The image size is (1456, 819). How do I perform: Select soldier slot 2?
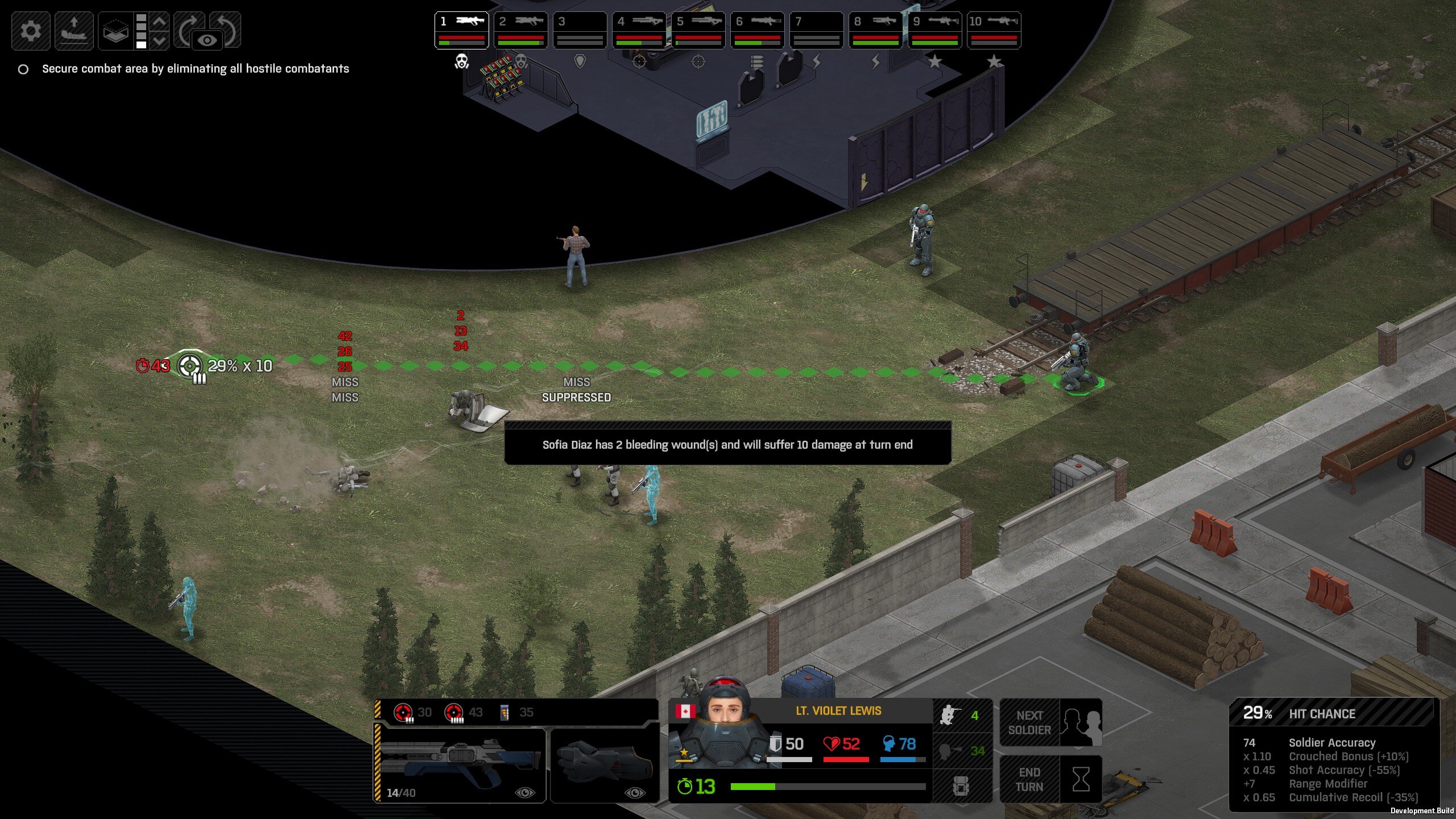[x=520, y=30]
